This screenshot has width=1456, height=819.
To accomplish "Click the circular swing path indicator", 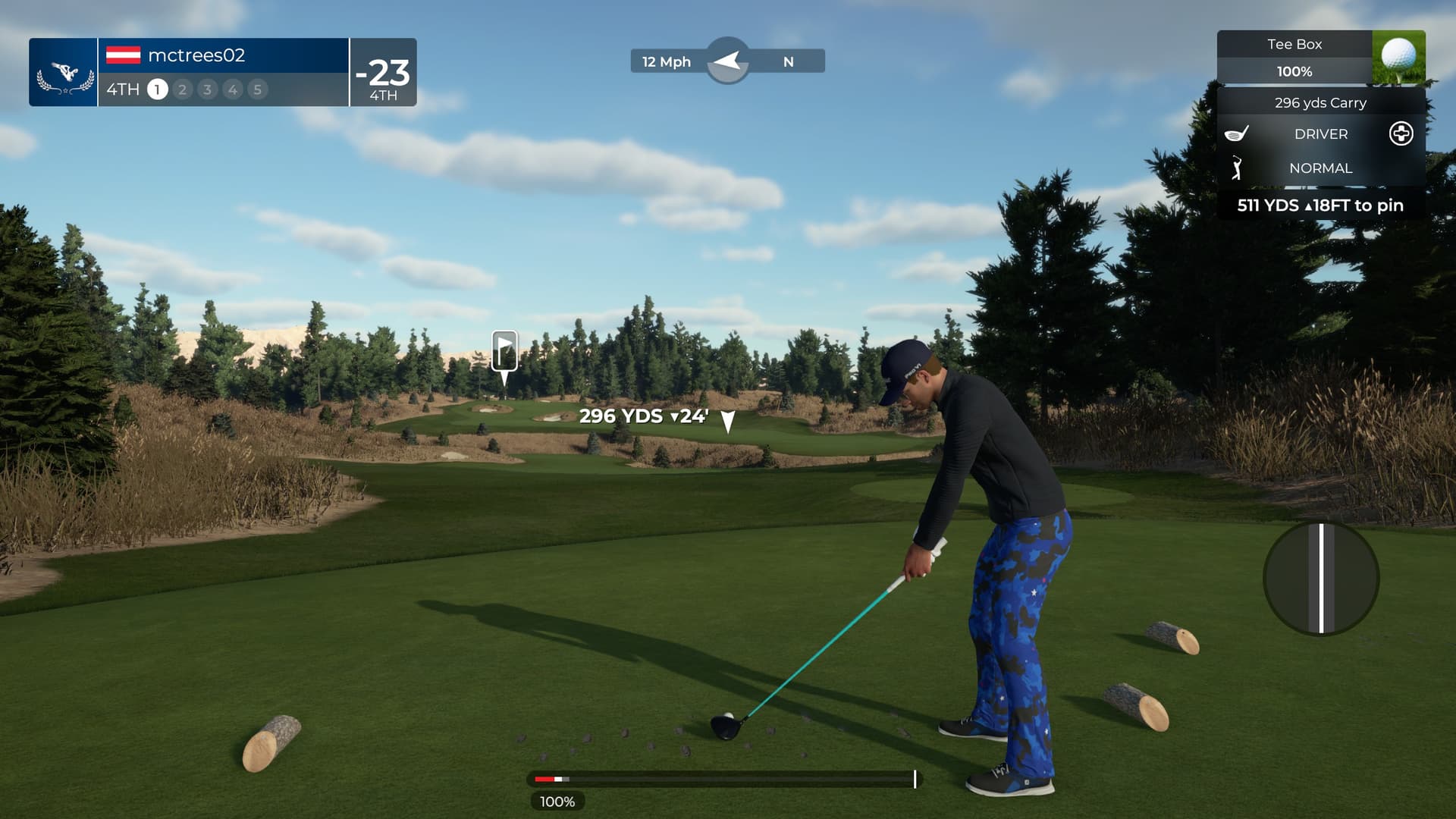I will coord(1321,578).
